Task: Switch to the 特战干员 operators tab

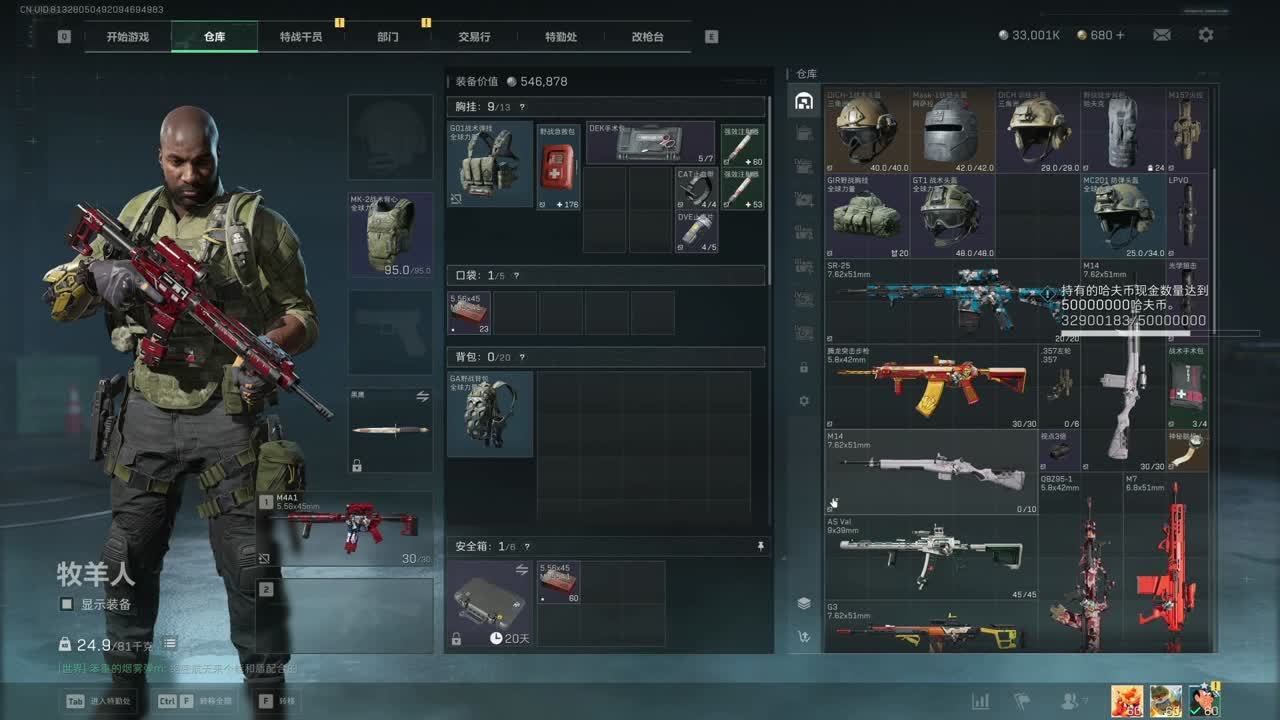Action: click(300, 37)
